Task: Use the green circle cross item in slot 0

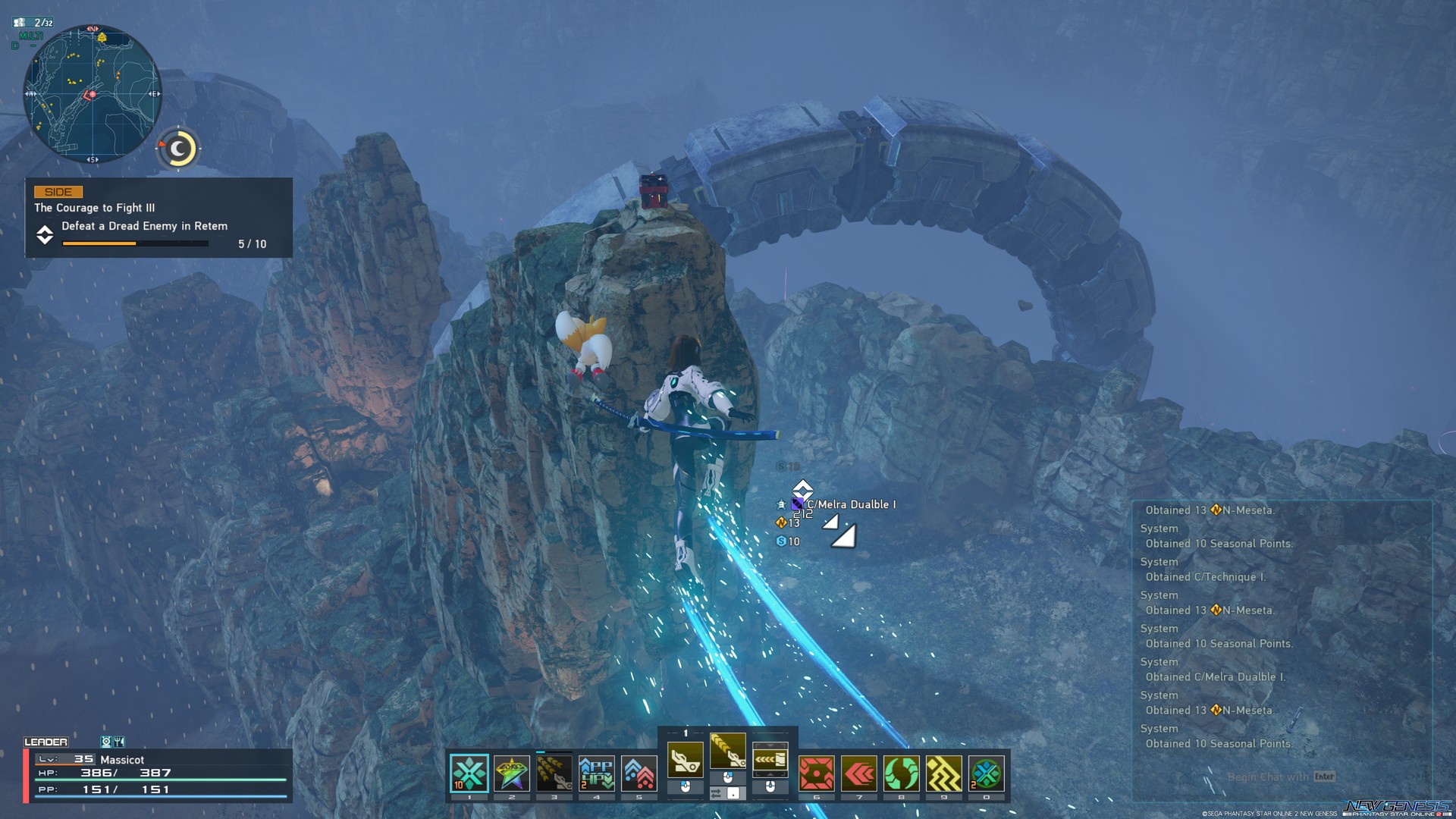Action: (x=987, y=773)
